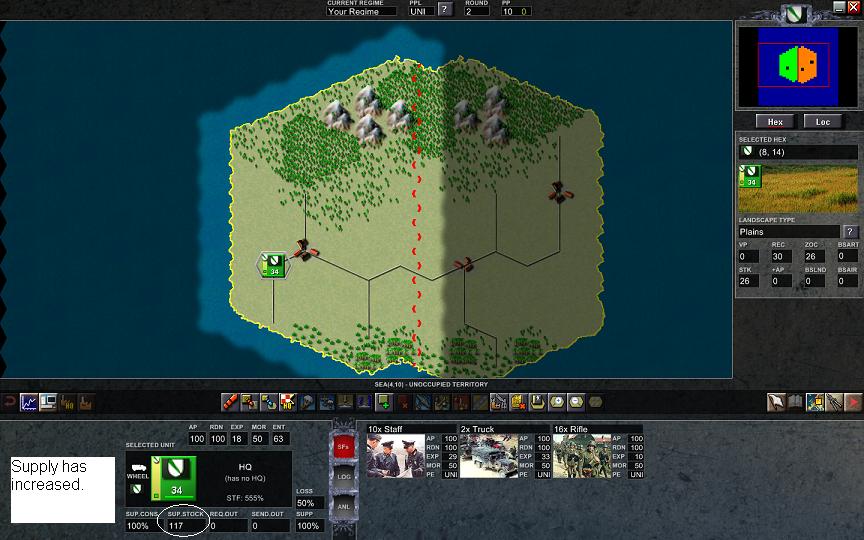Switch the side panel to Loc view

pos(823,122)
